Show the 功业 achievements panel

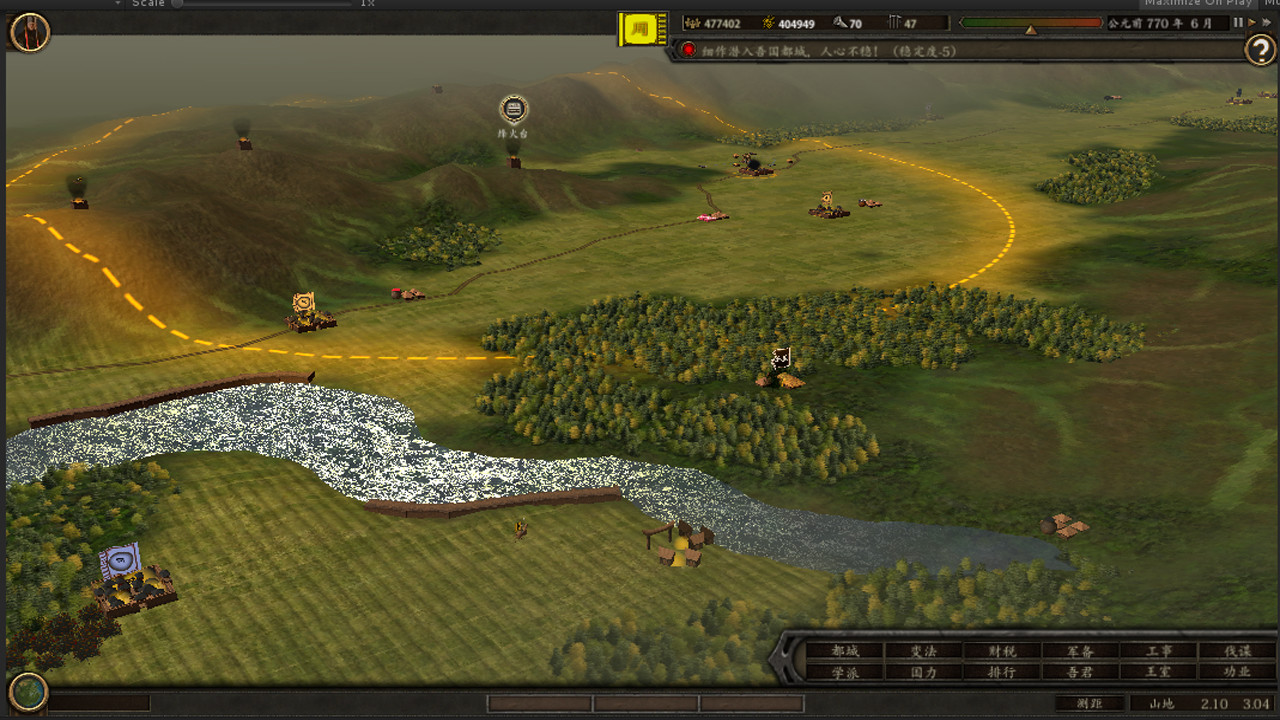1237,672
